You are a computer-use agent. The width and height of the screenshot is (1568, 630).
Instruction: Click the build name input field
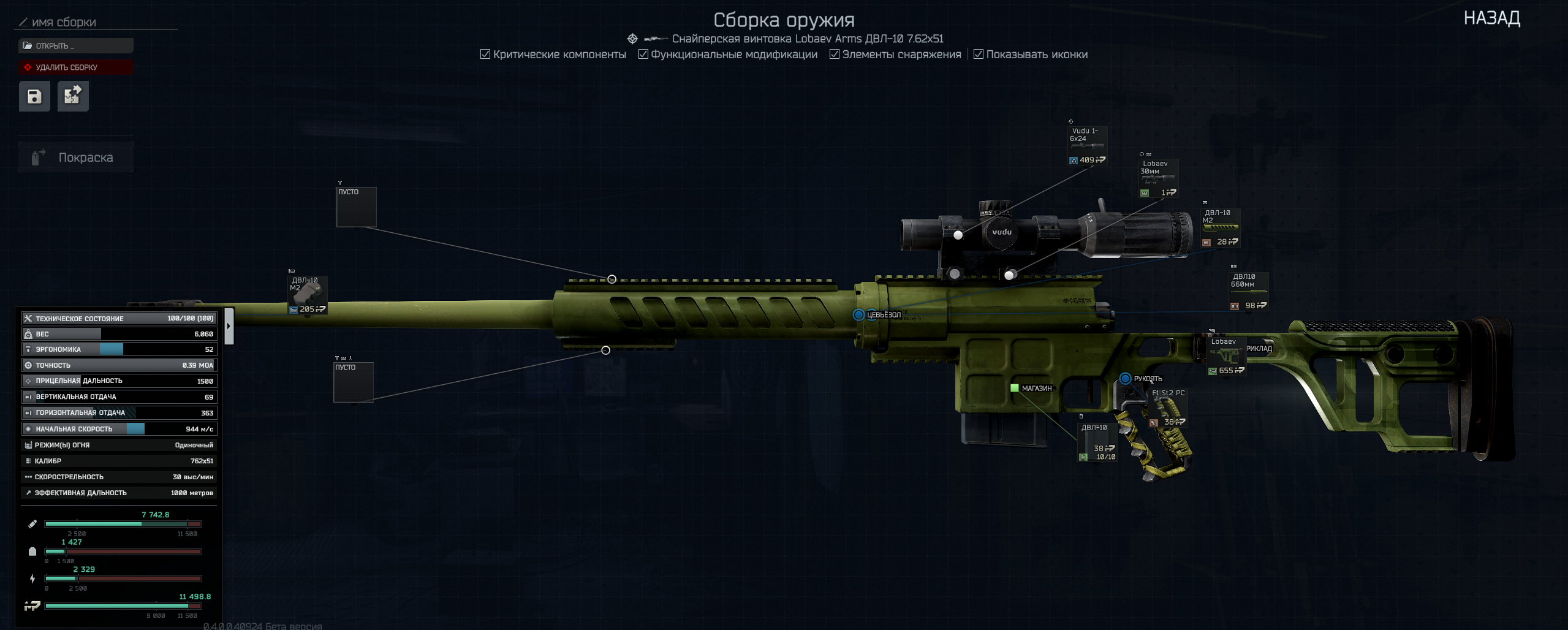[98, 23]
